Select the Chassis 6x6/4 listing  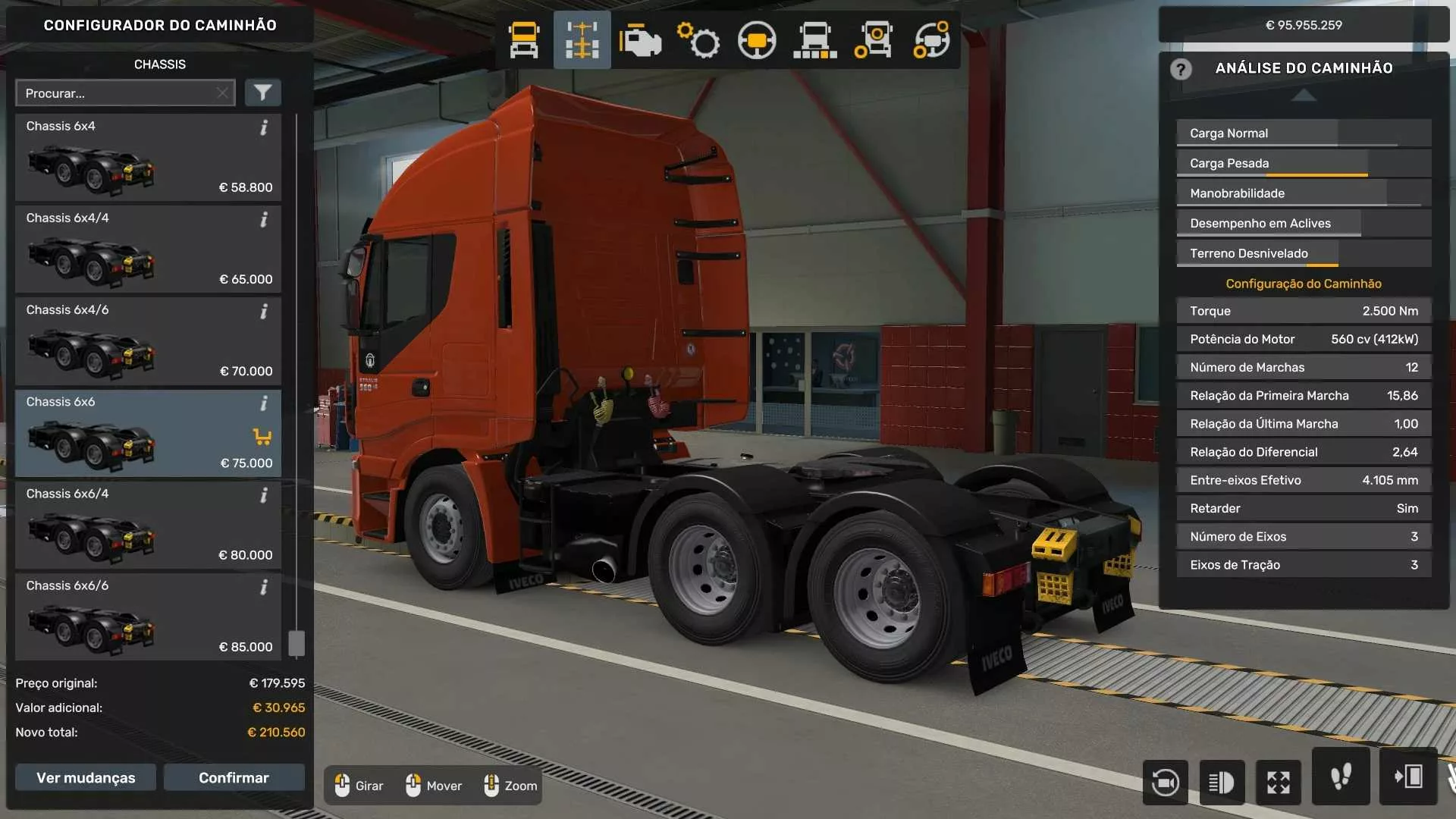(148, 525)
